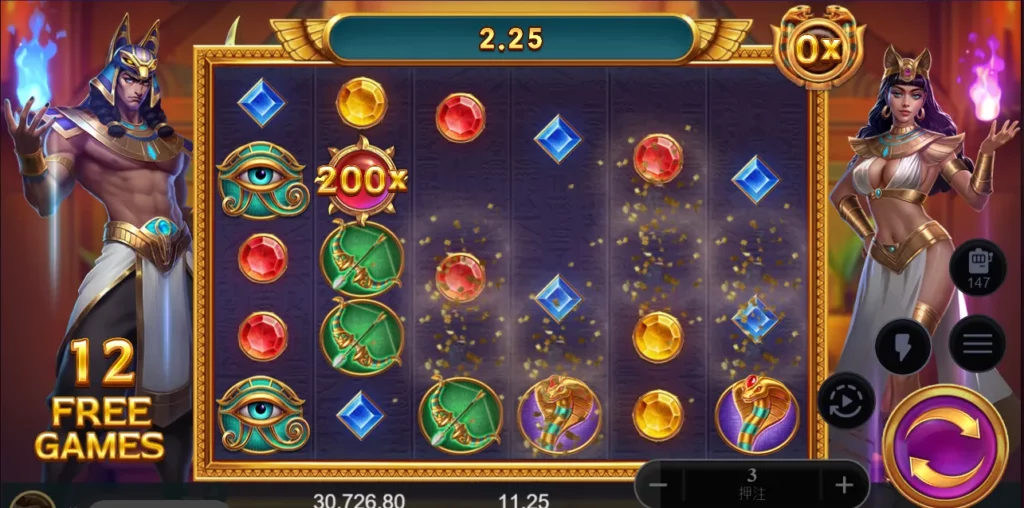Spin the reels with the purple button
The height and width of the screenshot is (508, 1024).
[x=945, y=447]
